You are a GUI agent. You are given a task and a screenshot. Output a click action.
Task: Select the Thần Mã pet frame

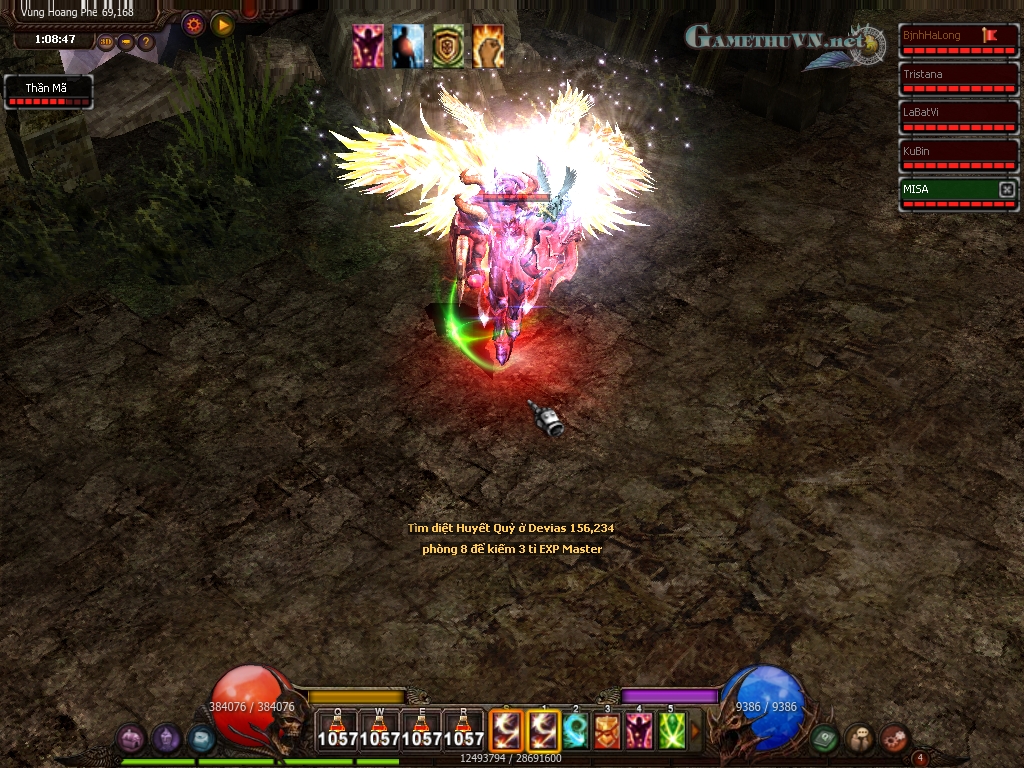point(49,92)
